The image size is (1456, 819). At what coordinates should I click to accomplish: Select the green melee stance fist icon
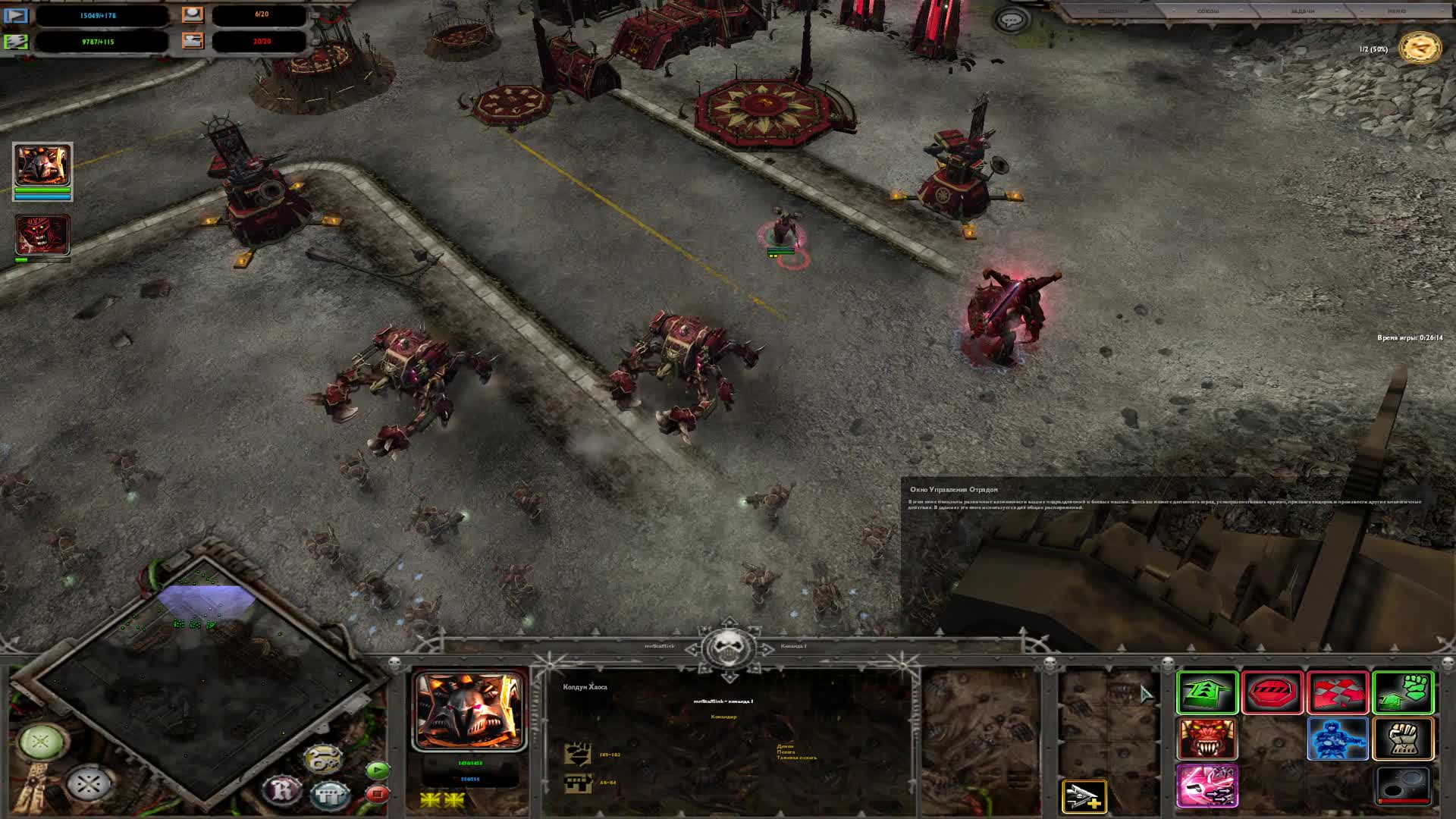[x=1405, y=692]
